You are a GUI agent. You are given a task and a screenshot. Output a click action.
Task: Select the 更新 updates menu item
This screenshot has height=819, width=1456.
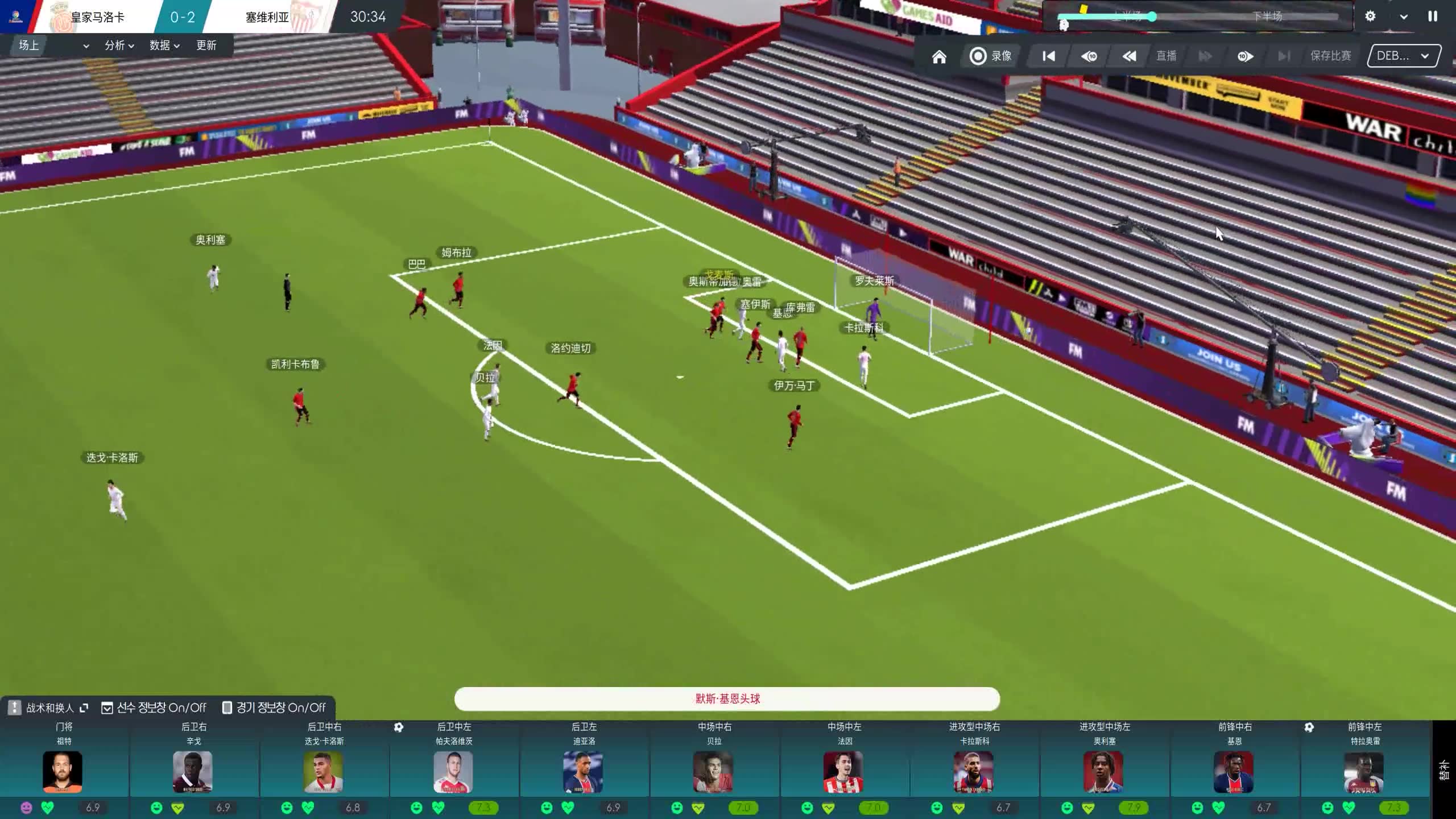click(206, 45)
